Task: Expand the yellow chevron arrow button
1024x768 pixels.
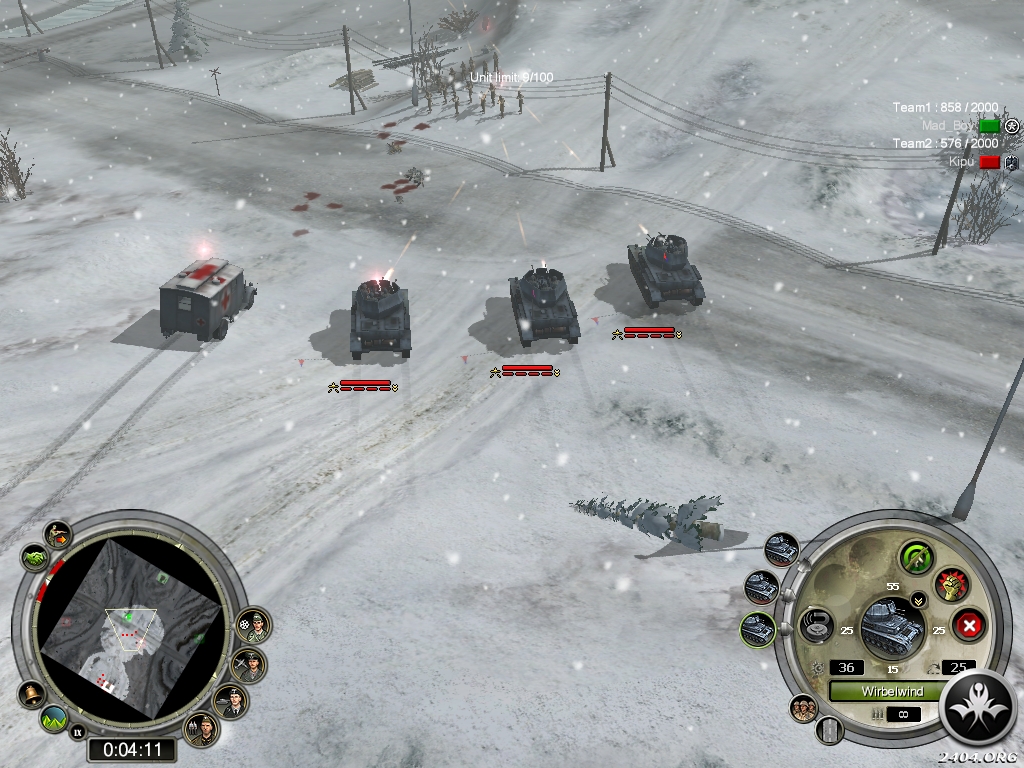Action: click(918, 602)
